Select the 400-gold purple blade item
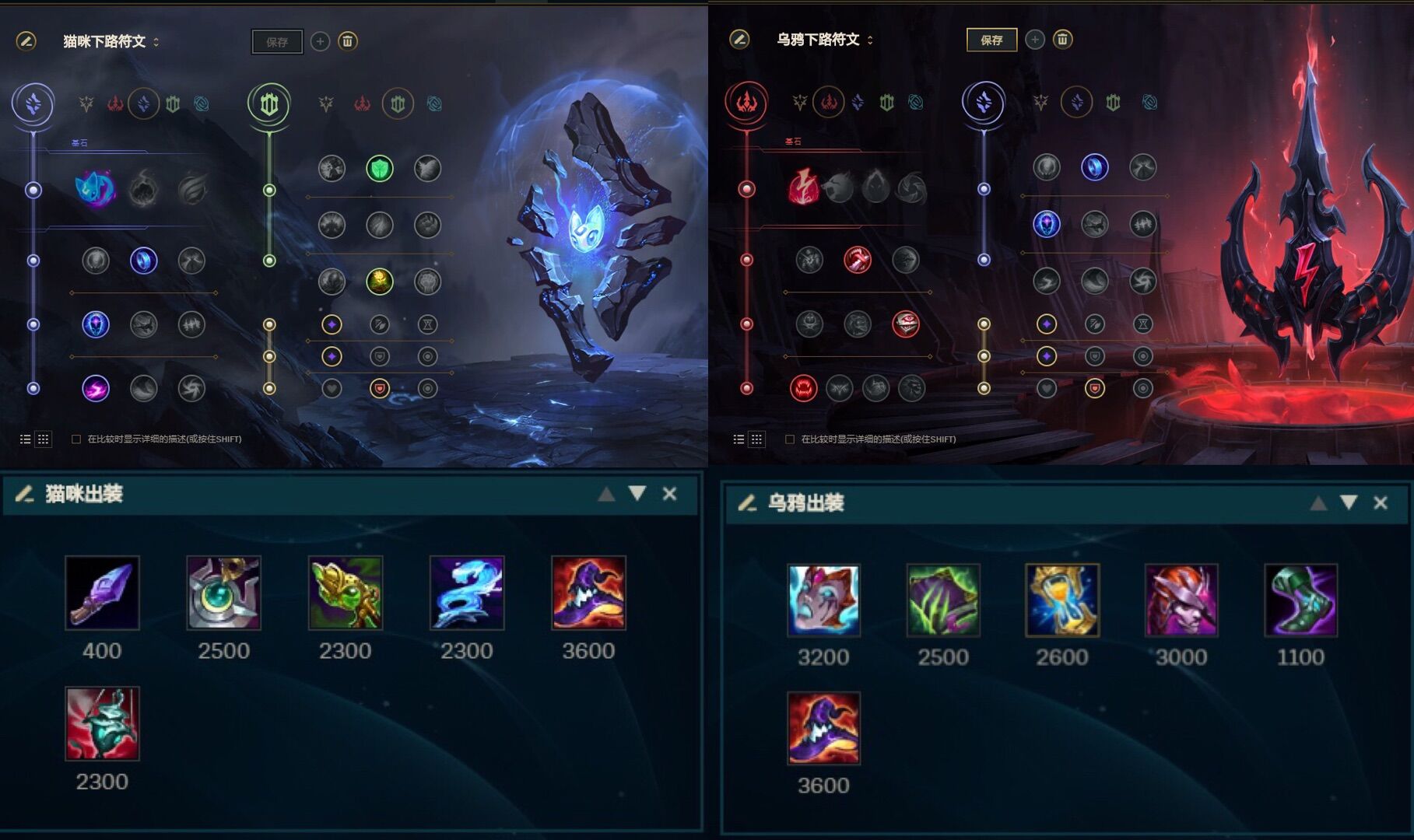This screenshot has height=840, width=1414. pyautogui.click(x=102, y=593)
